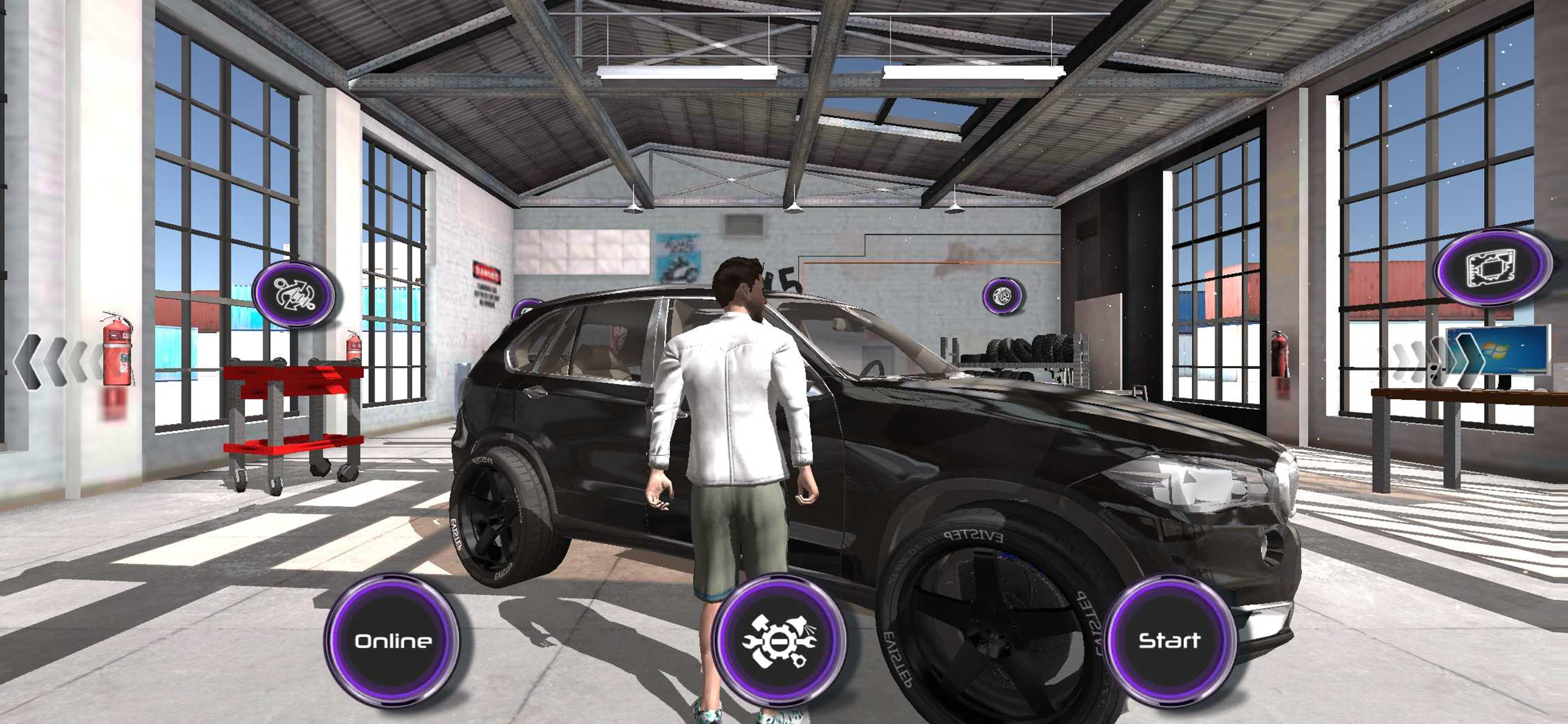Open the Online multiplayer mode
This screenshot has height=724, width=1568.
pyautogui.click(x=393, y=641)
